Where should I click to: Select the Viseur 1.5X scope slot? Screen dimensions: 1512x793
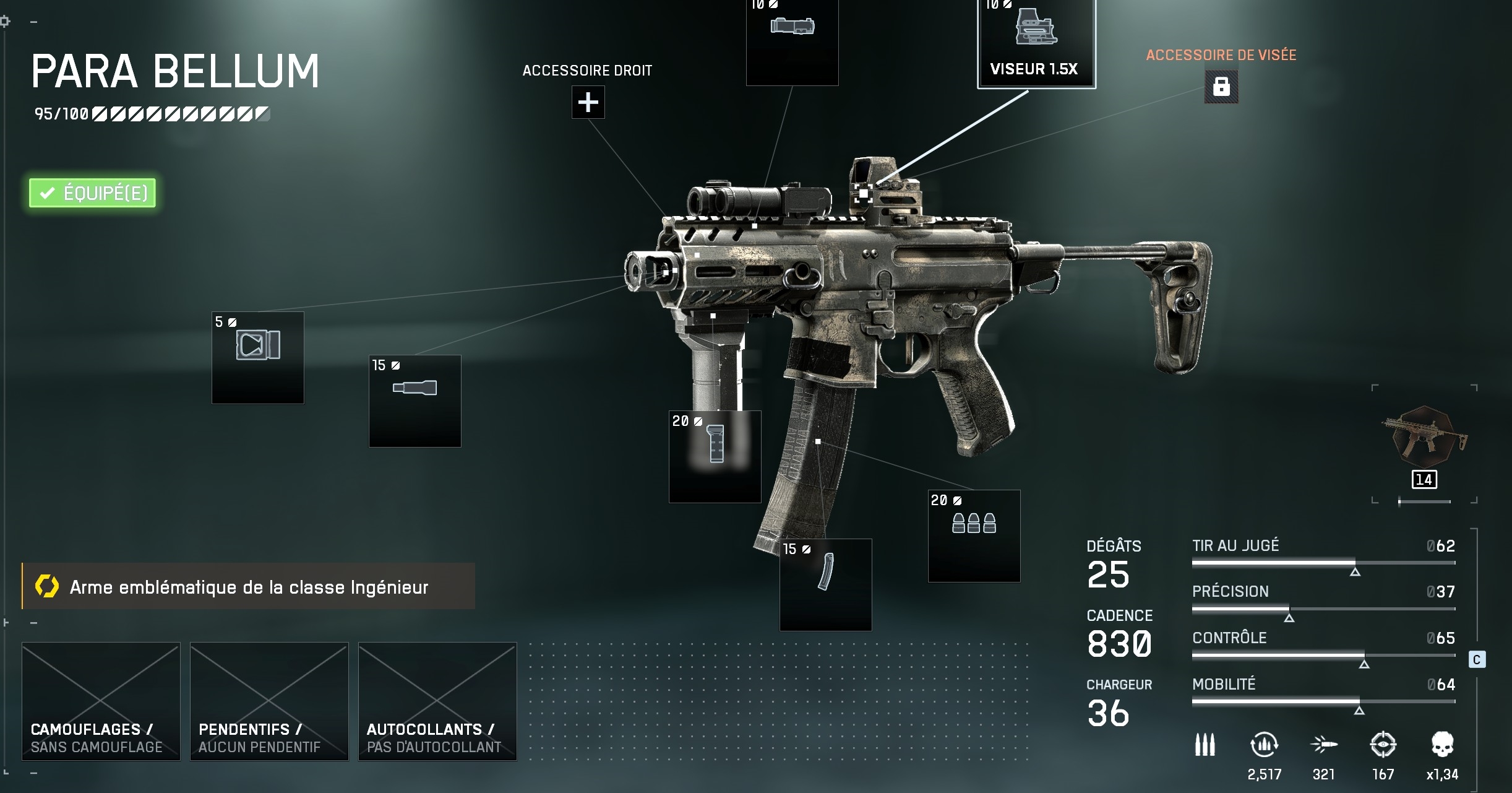[1036, 43]
